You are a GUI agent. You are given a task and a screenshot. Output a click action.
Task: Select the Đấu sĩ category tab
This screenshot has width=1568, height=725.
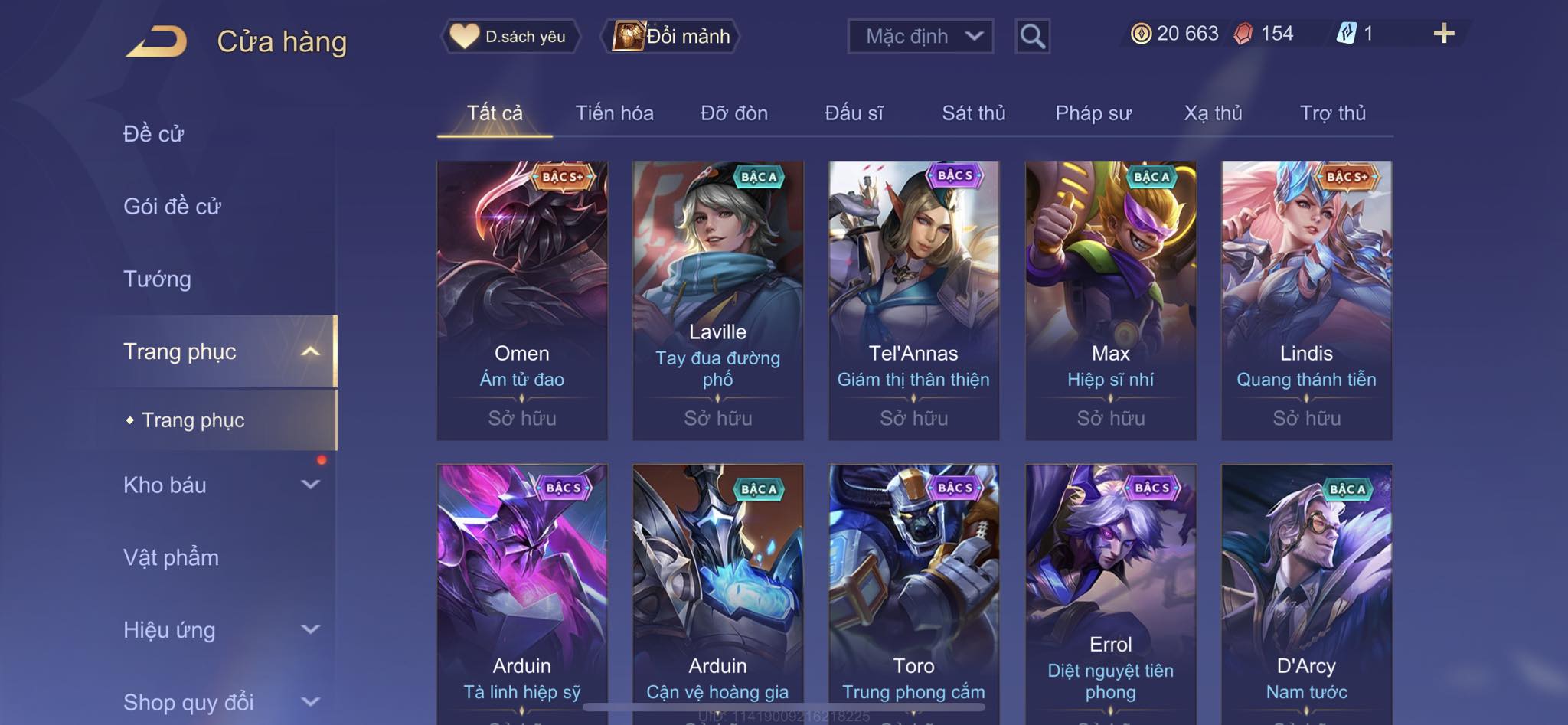[854, 113]
